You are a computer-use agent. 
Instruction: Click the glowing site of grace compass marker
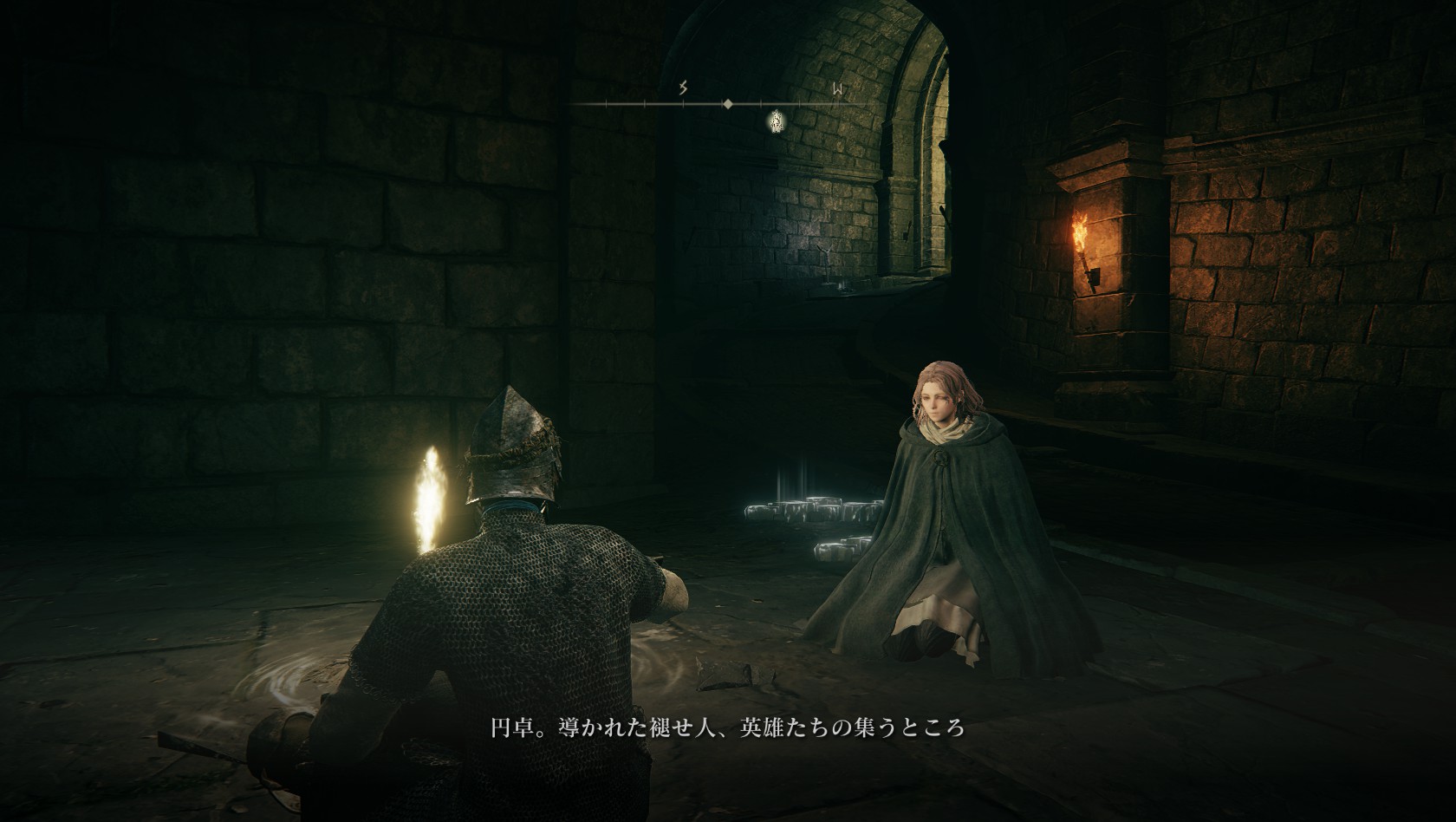click(x=777, y=122)
